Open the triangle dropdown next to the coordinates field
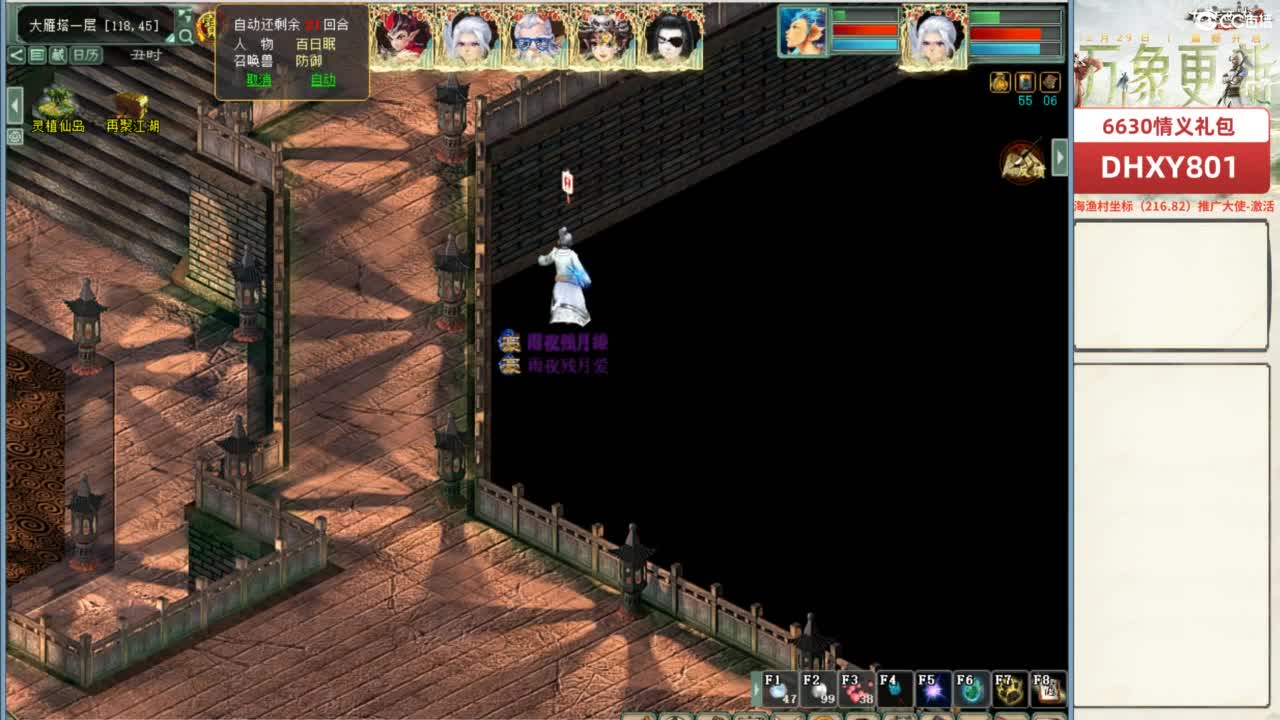 click(172, 36)
